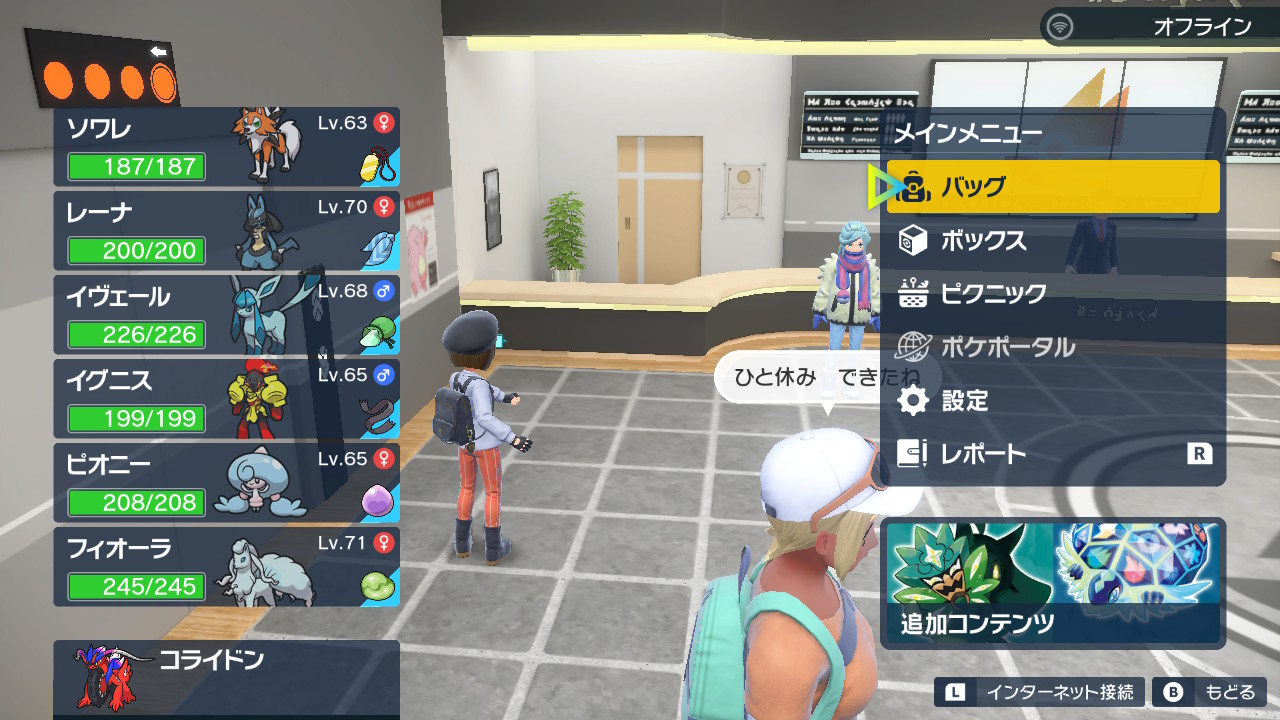Select party member ソワレ (Lycanroc)
The width and height of the screenshot is (1280, 720).
pyautogui.click(x=226, y=146)
